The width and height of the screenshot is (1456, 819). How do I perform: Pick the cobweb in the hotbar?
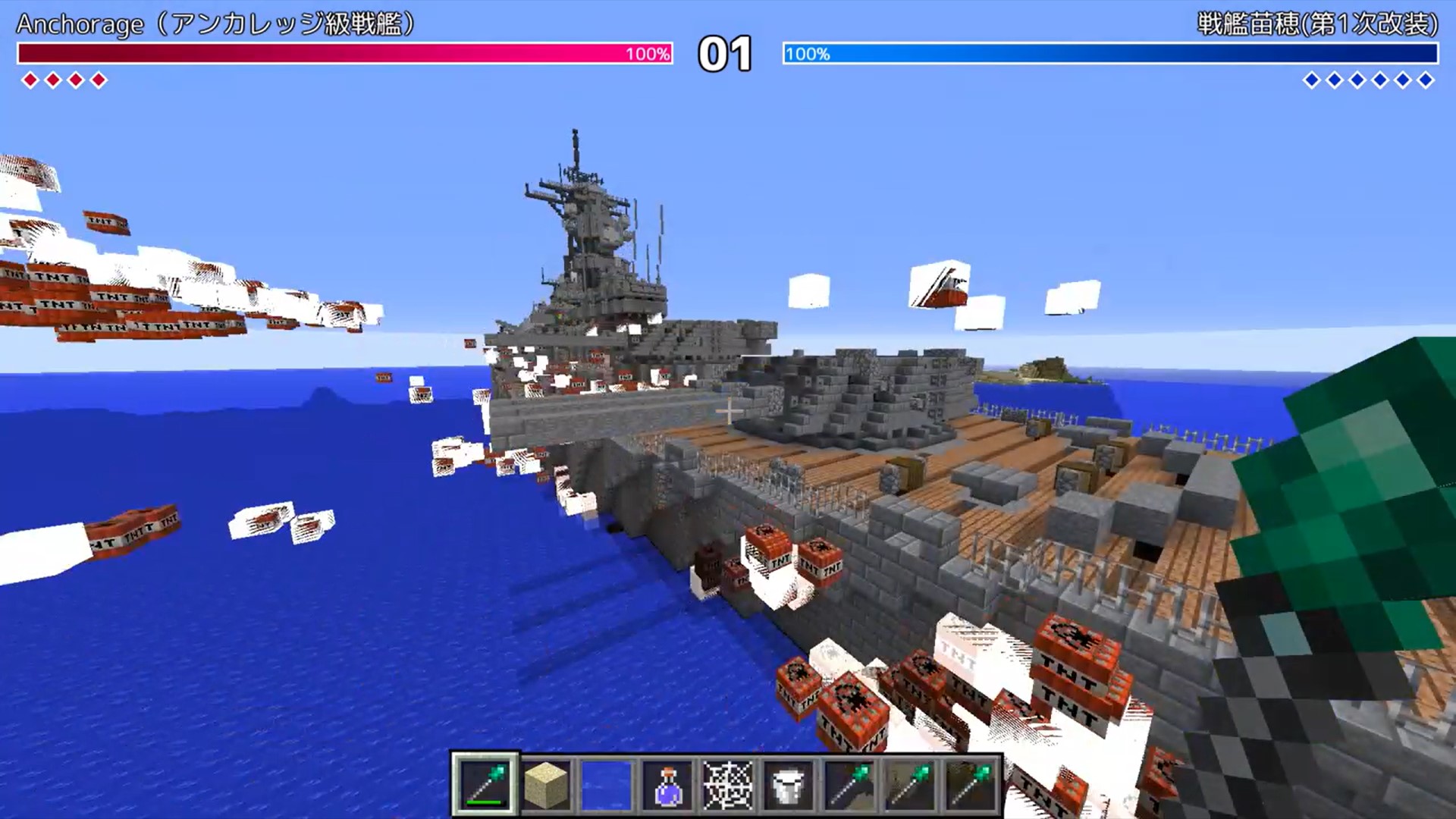click(728, 785)
